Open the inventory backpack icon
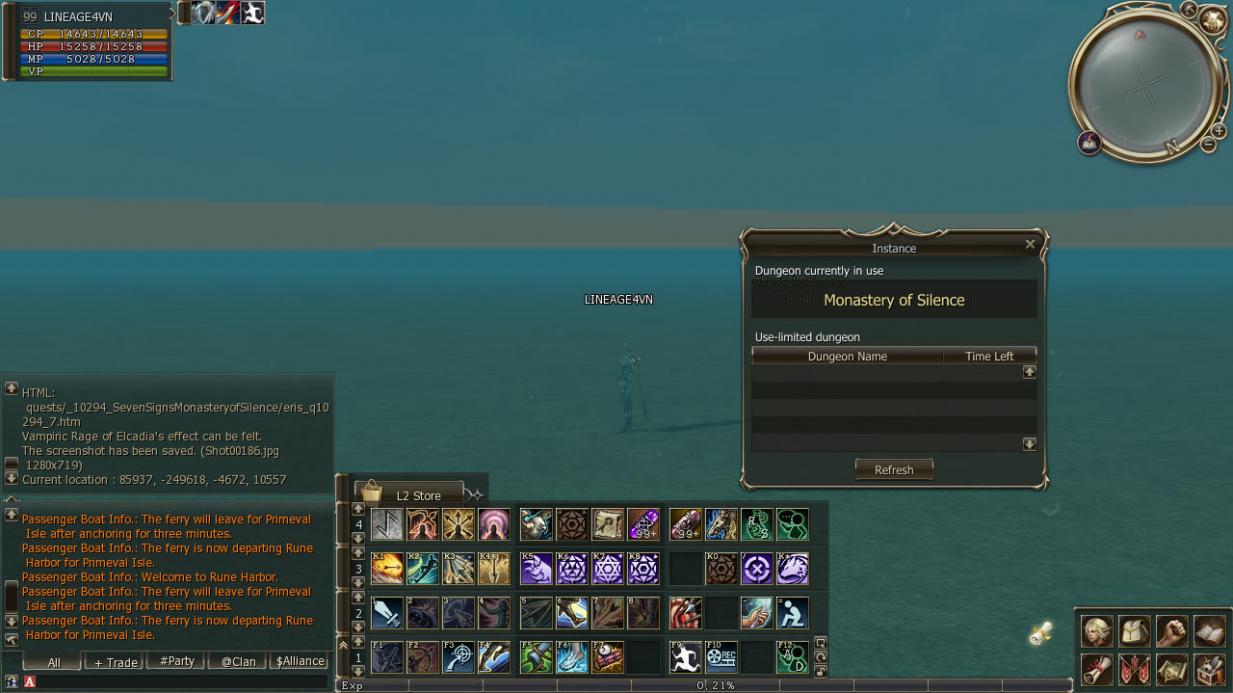 tap(1134, 631)
